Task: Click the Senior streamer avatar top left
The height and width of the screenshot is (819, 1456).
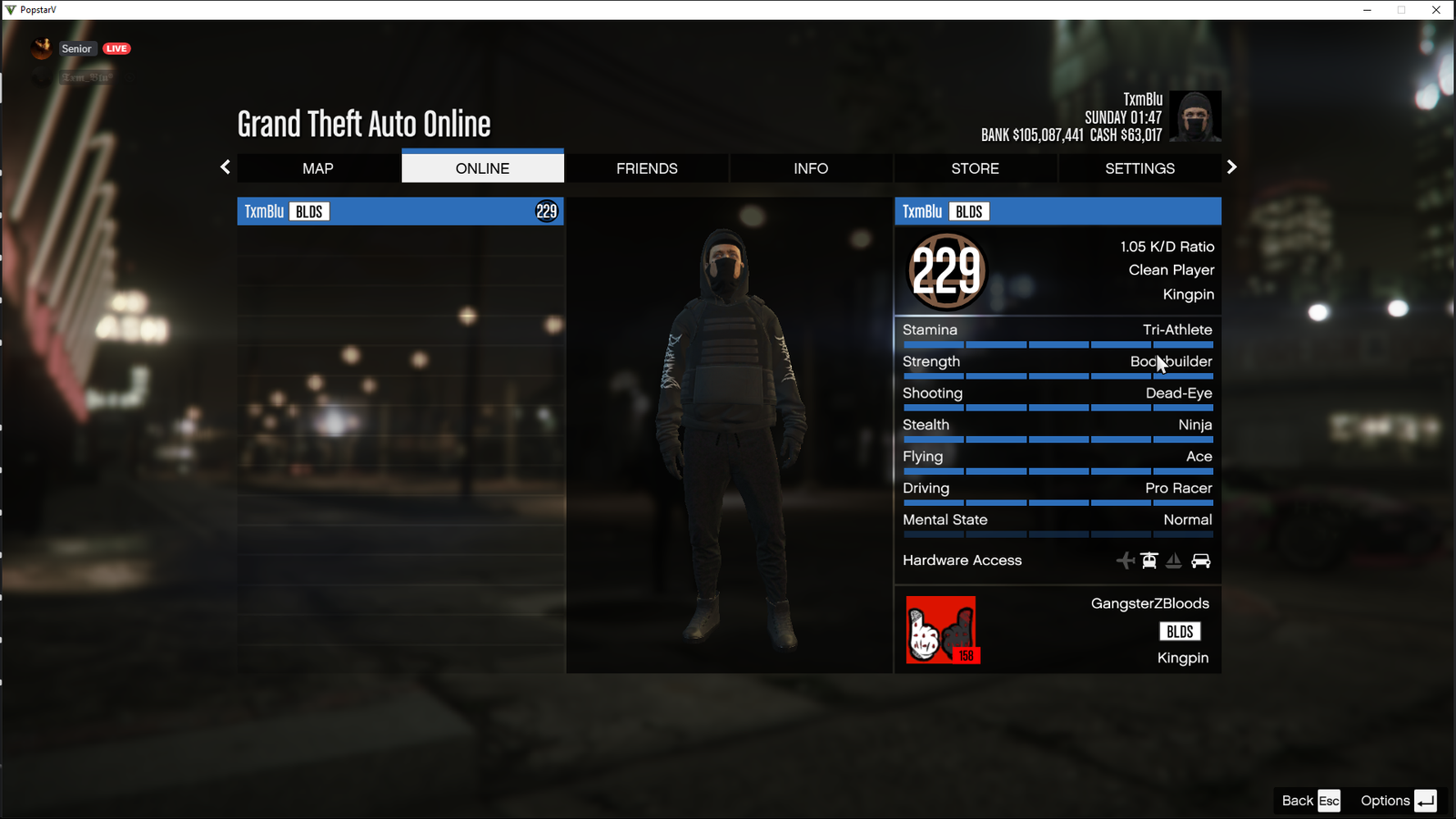Action: point(41,48)
